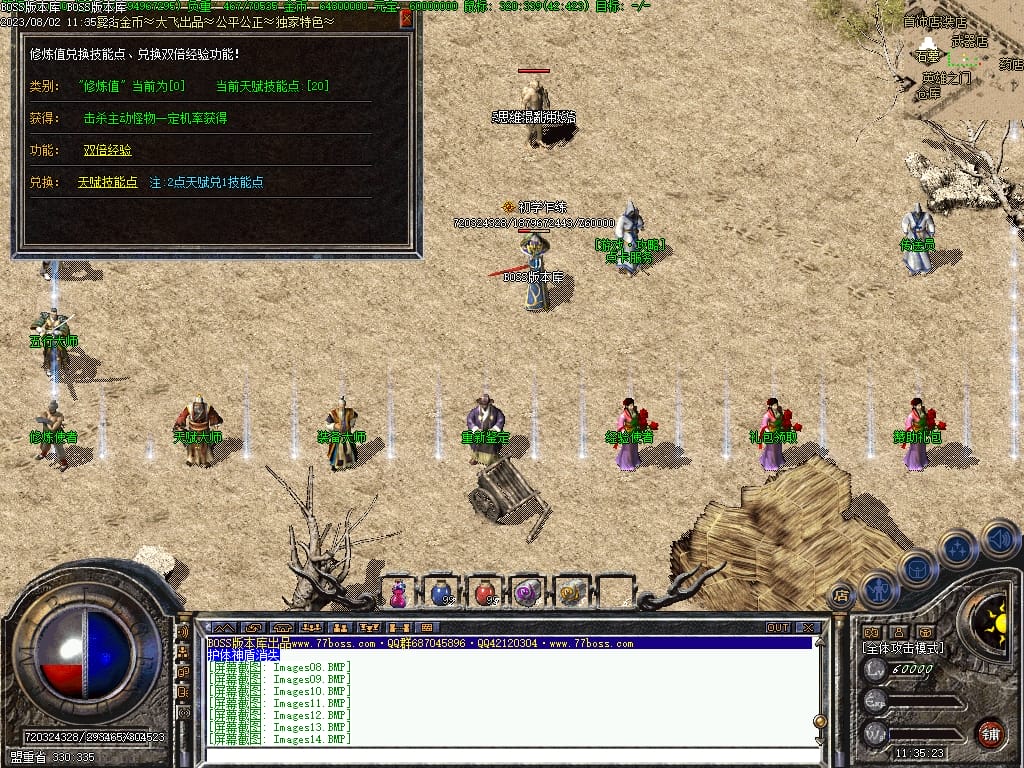Screen dimensions: 1024x768
Task: Use the red health potion slot
Action: coord(484,593)
